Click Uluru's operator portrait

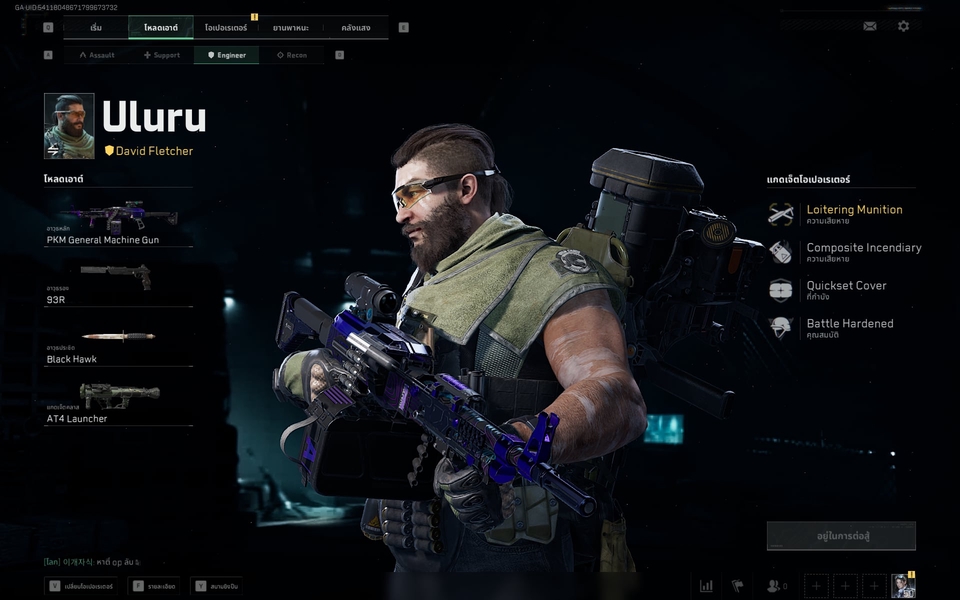click(69, 126)
